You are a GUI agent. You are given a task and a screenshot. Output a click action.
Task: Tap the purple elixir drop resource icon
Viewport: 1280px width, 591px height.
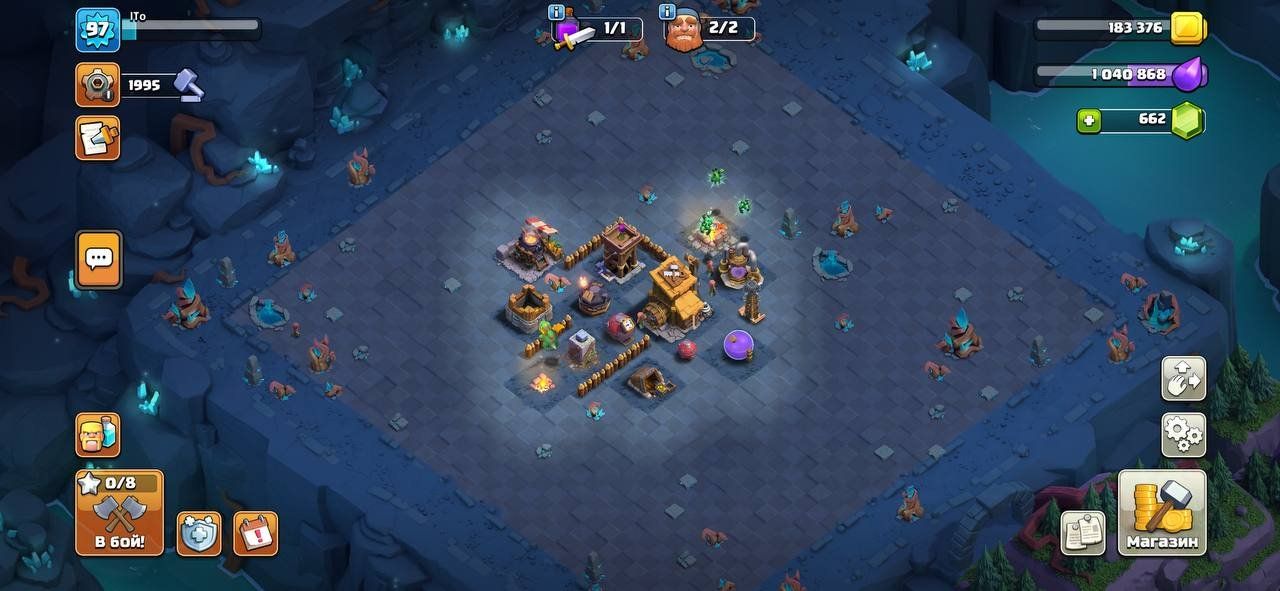point(1189,75)
